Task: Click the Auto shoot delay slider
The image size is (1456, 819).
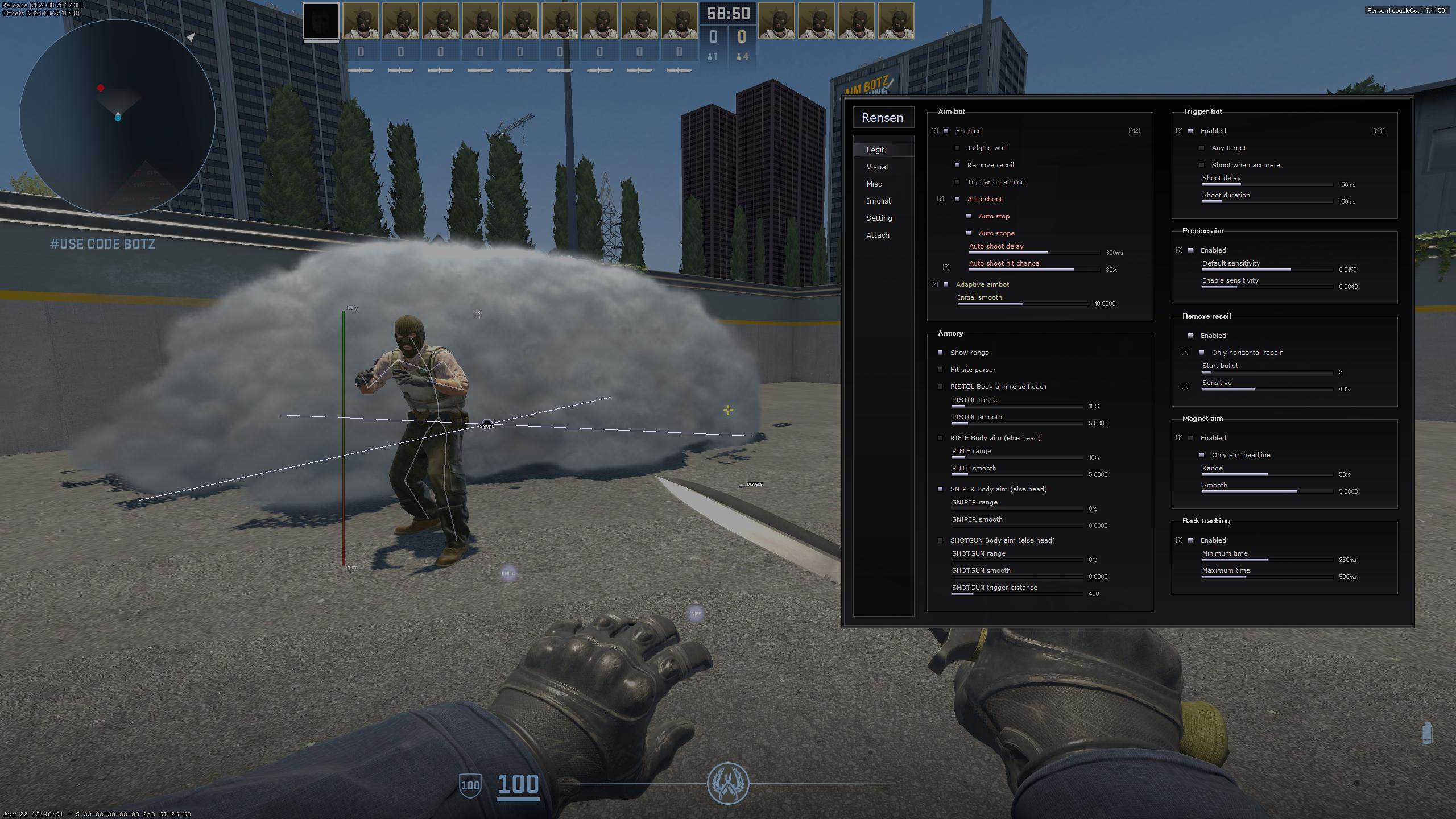Action: pyautogui.click(x=1034, y=253)
